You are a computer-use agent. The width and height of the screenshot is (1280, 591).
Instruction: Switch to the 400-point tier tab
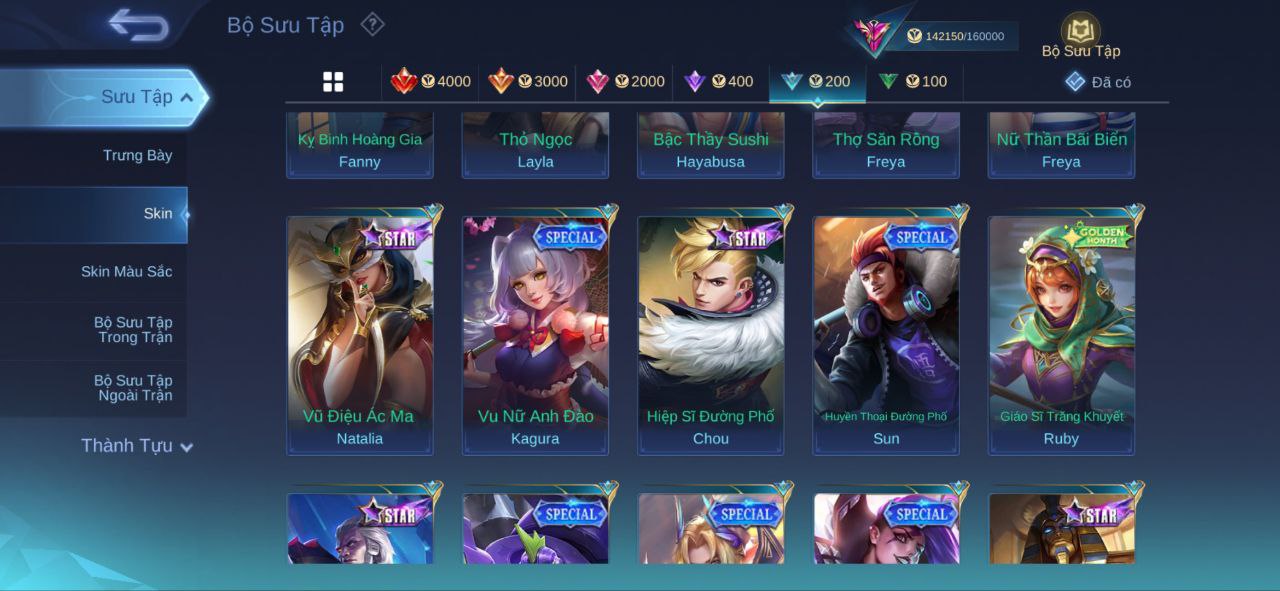tap(719, 82)
